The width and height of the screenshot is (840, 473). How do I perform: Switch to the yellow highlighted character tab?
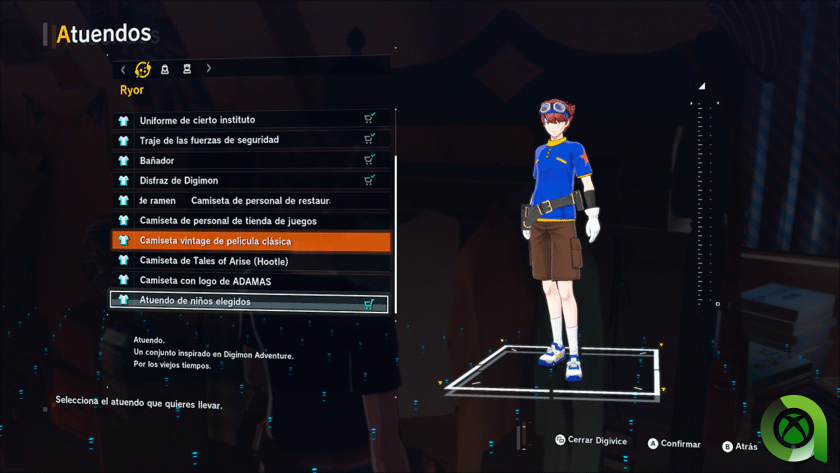[143, 70]
